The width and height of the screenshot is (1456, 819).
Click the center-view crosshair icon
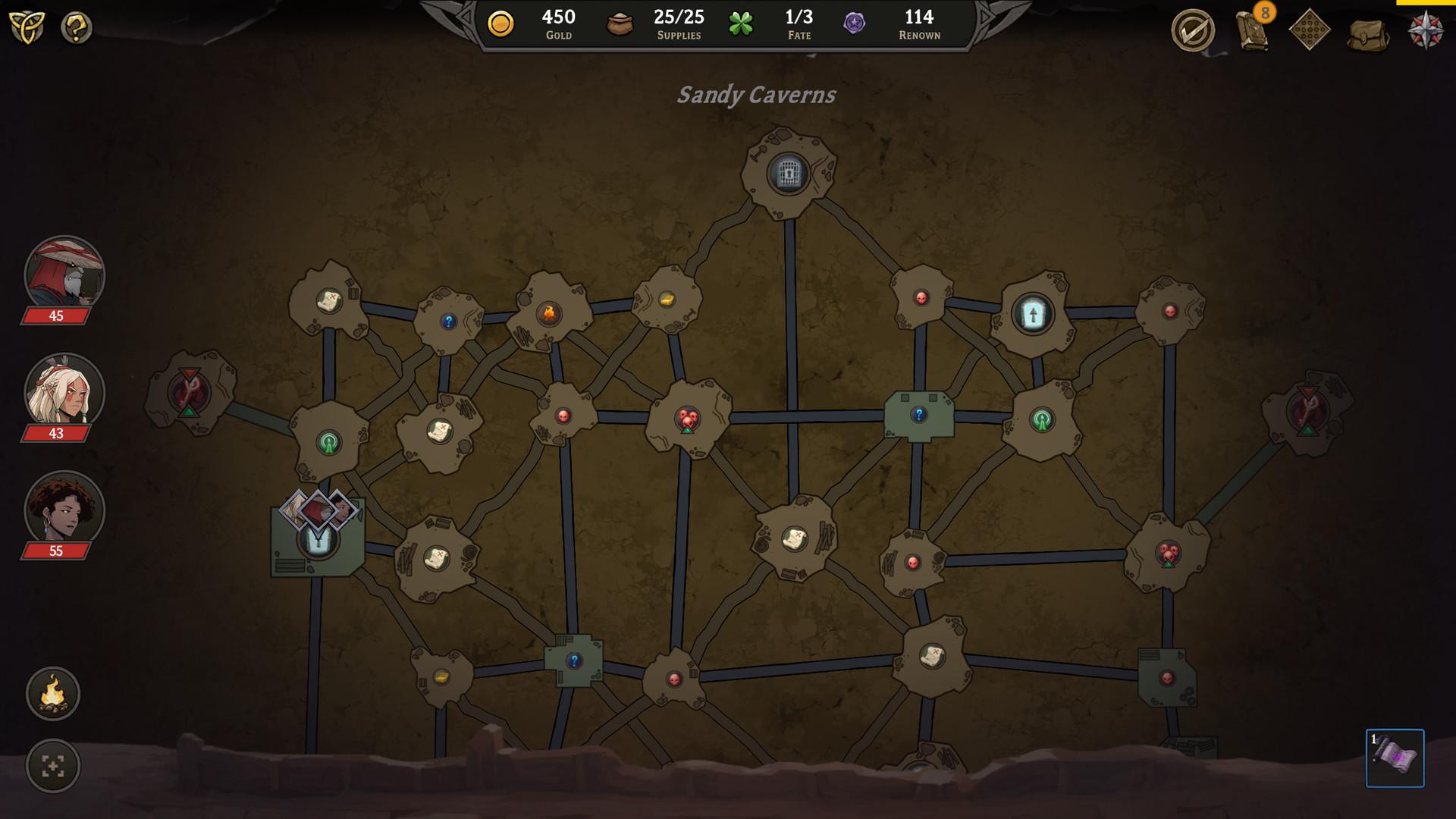point(52,766)
